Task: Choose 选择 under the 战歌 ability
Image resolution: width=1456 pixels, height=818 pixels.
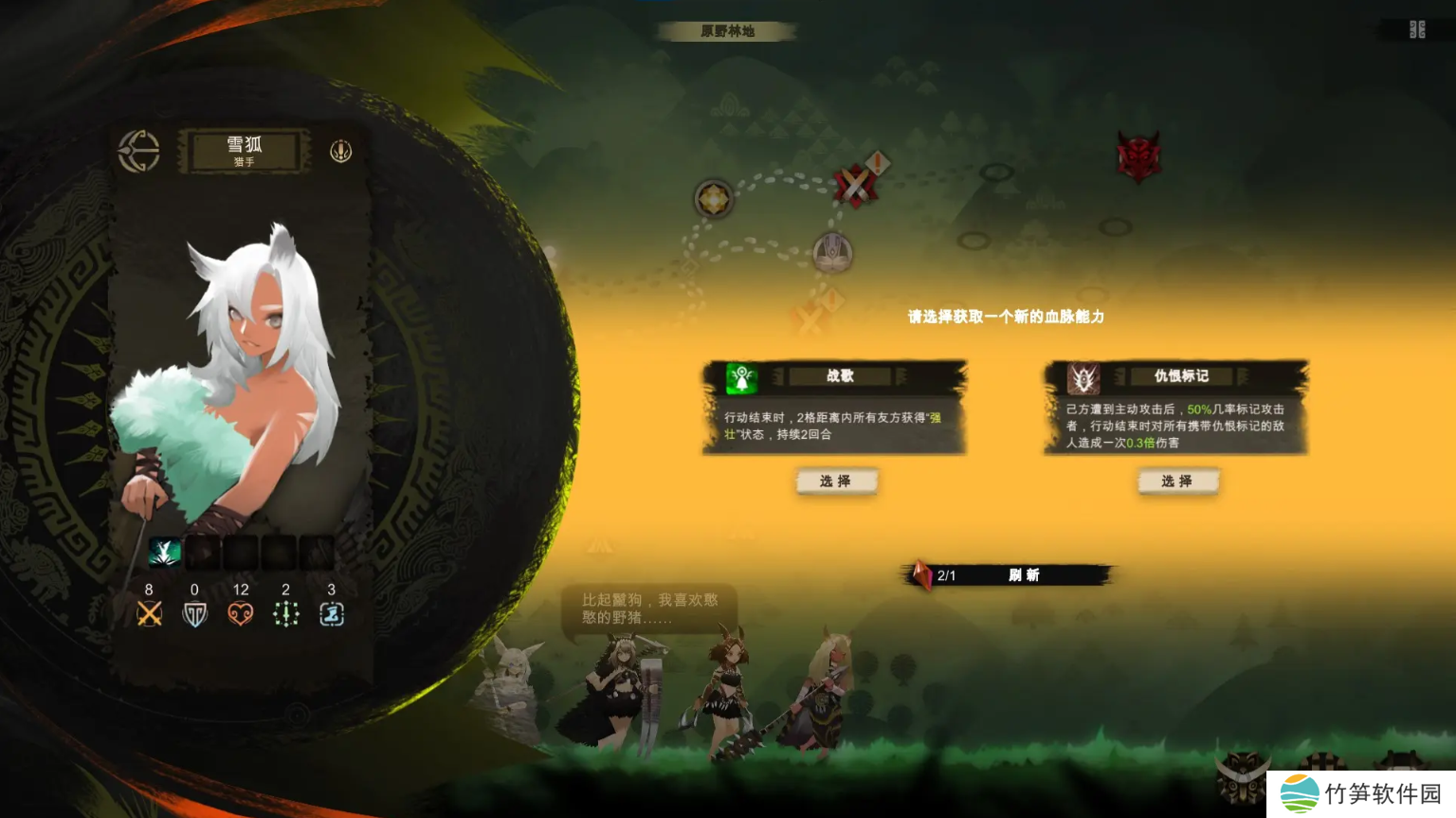Action: (835, 482)
